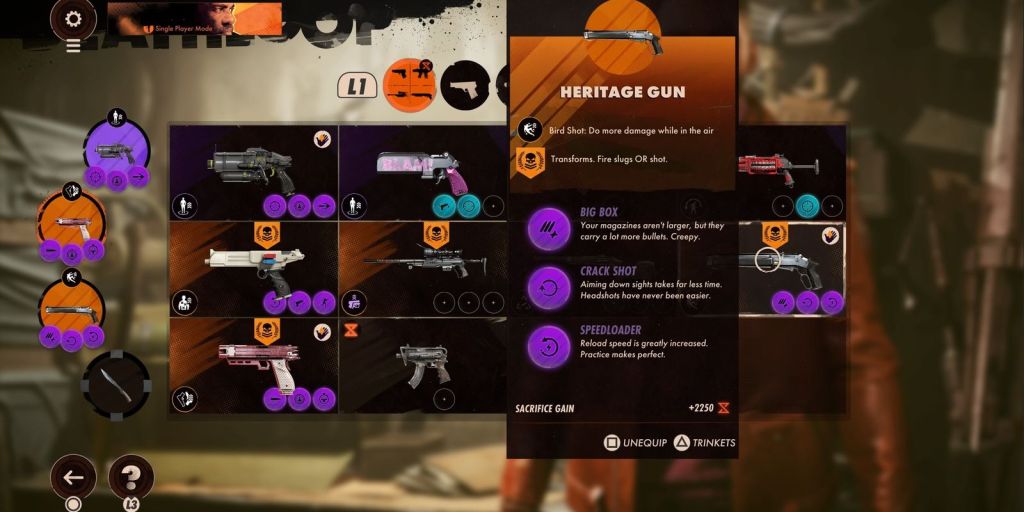
Task: Select the purple equipped weapon slot
Action: point(116,152)
